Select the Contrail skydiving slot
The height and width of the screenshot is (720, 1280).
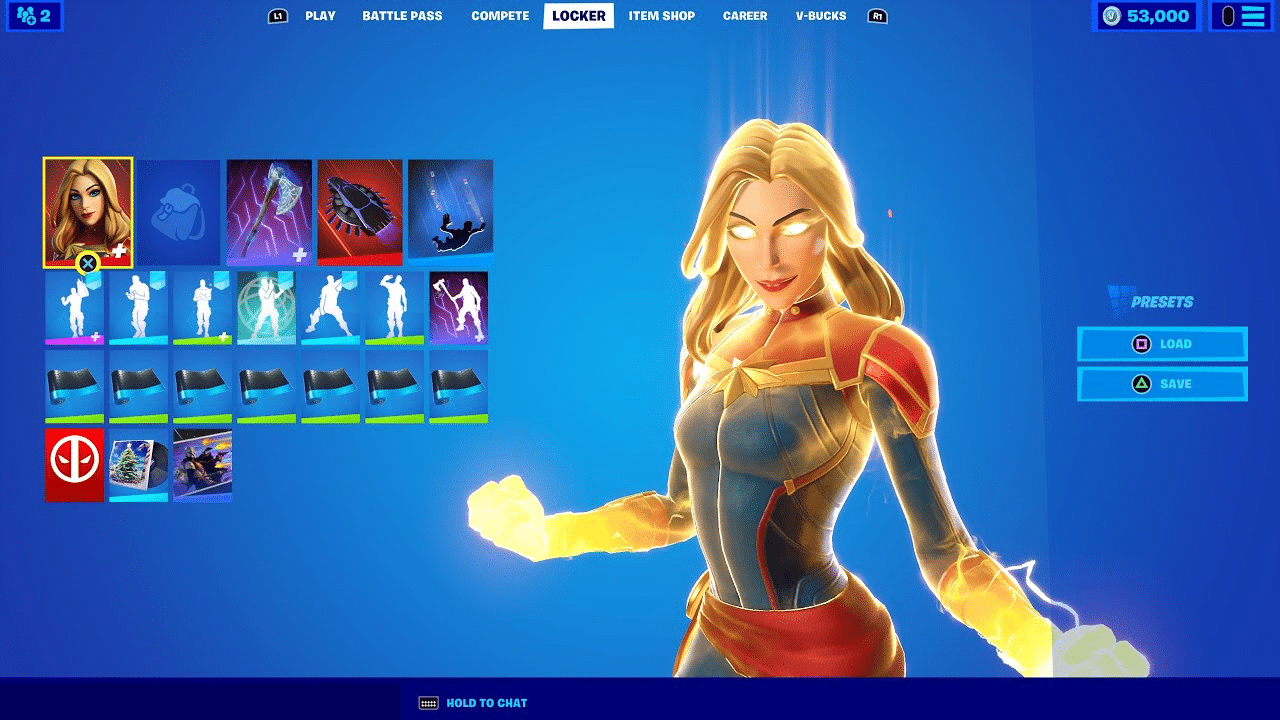(449, 211)
